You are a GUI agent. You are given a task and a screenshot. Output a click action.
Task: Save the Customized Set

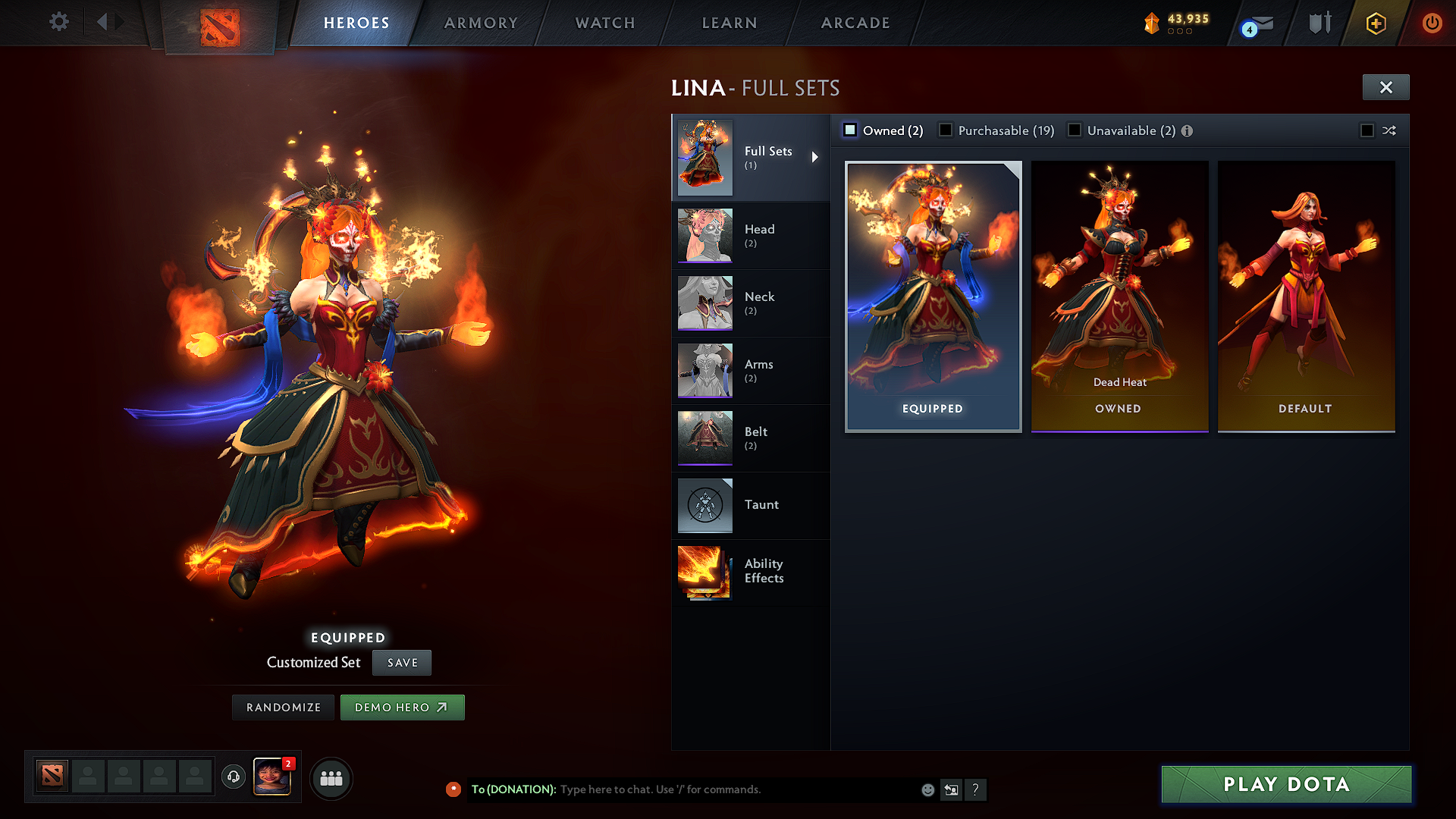click(401, 662)
